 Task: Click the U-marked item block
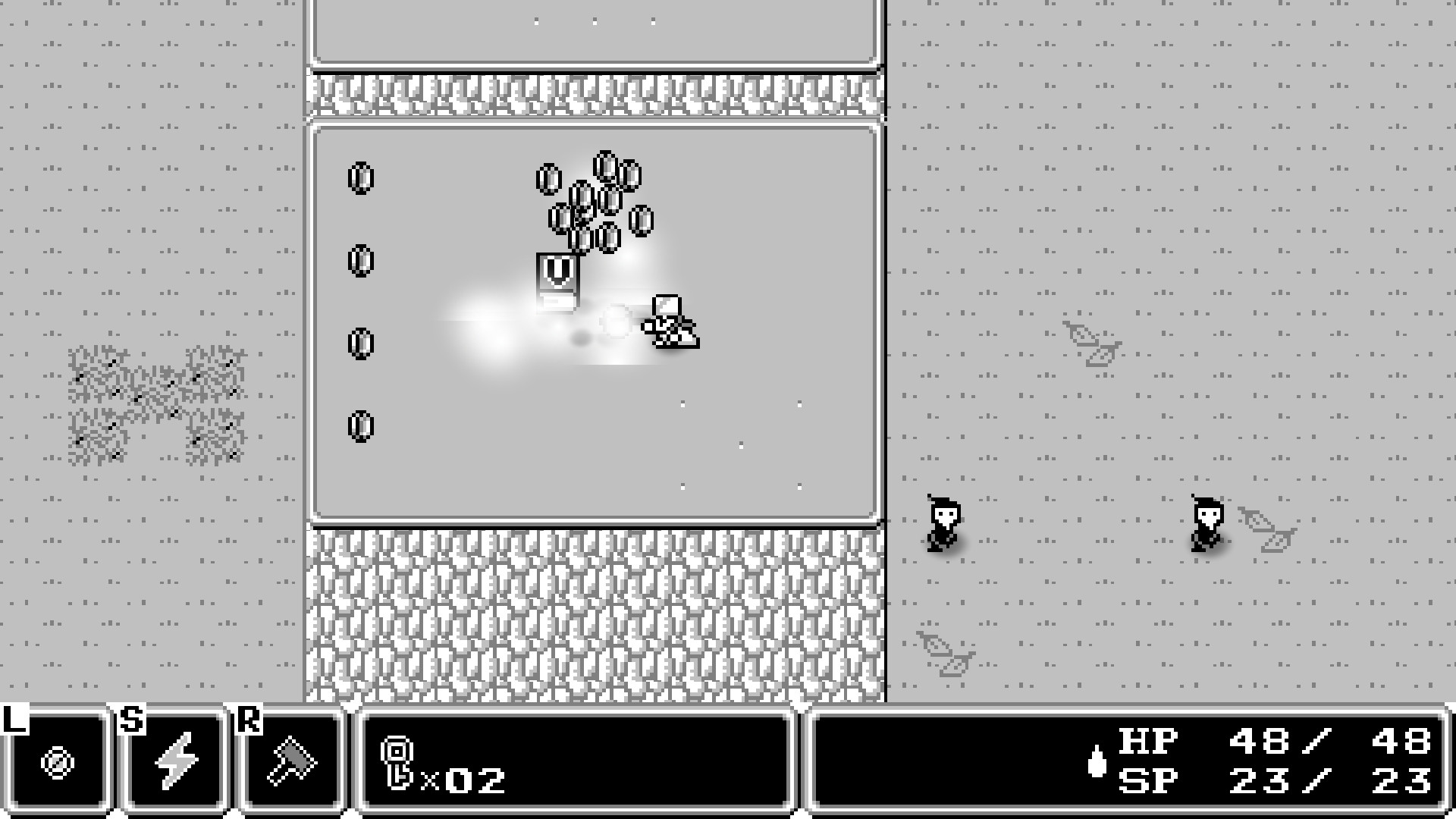pos(557,270)
